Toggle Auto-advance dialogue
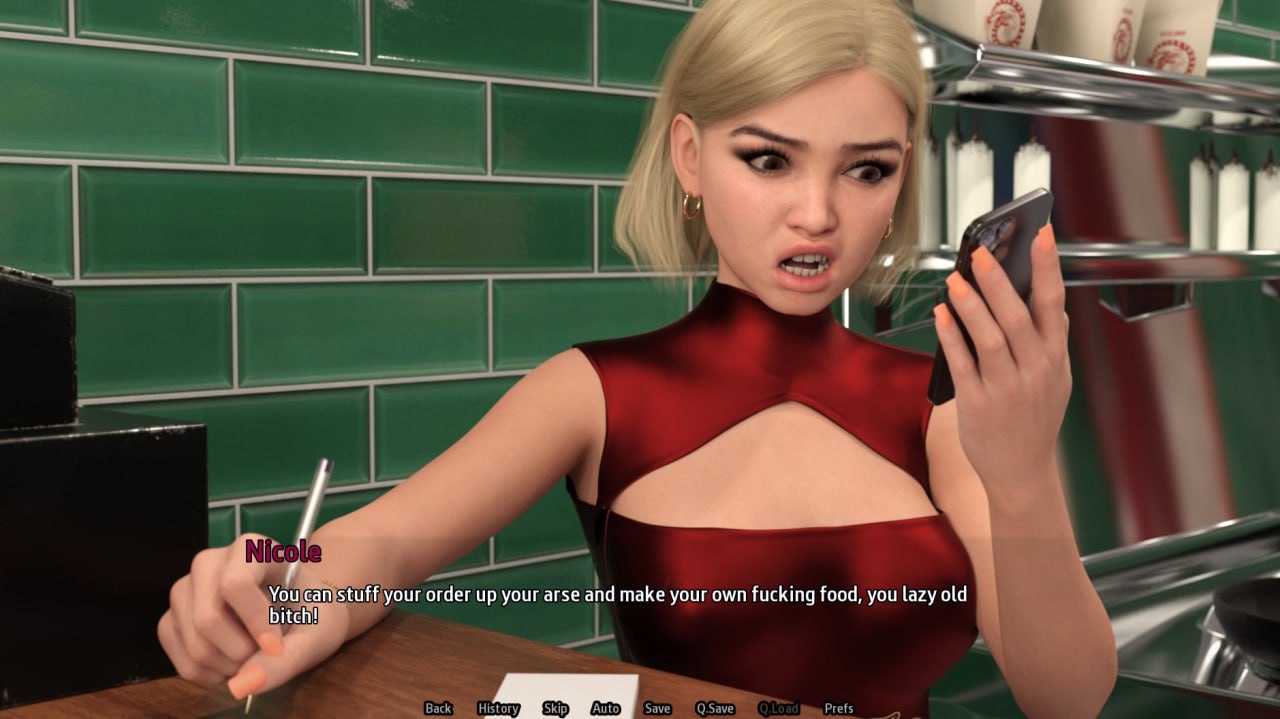1280x719 pixels. click(x=605, y=708)
